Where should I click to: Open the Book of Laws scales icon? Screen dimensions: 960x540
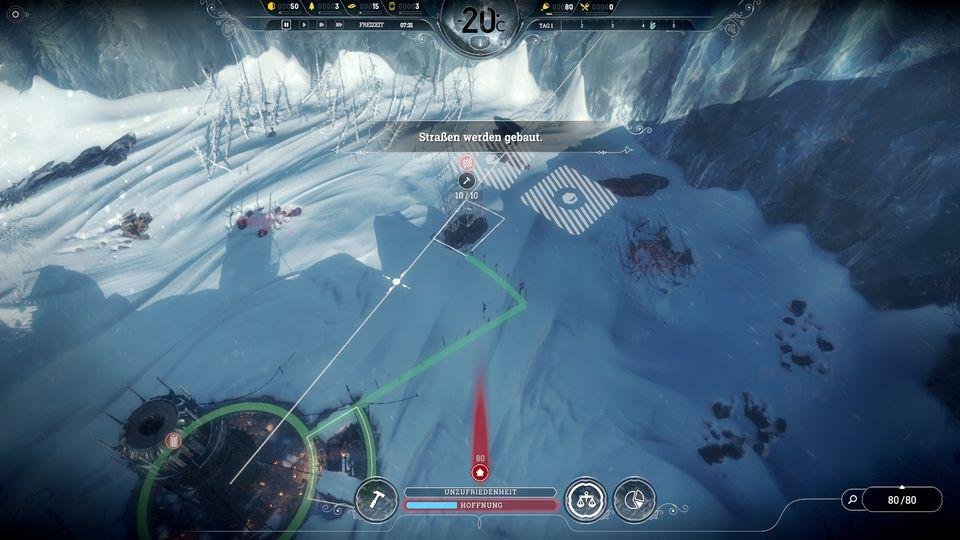coord(585,499)
